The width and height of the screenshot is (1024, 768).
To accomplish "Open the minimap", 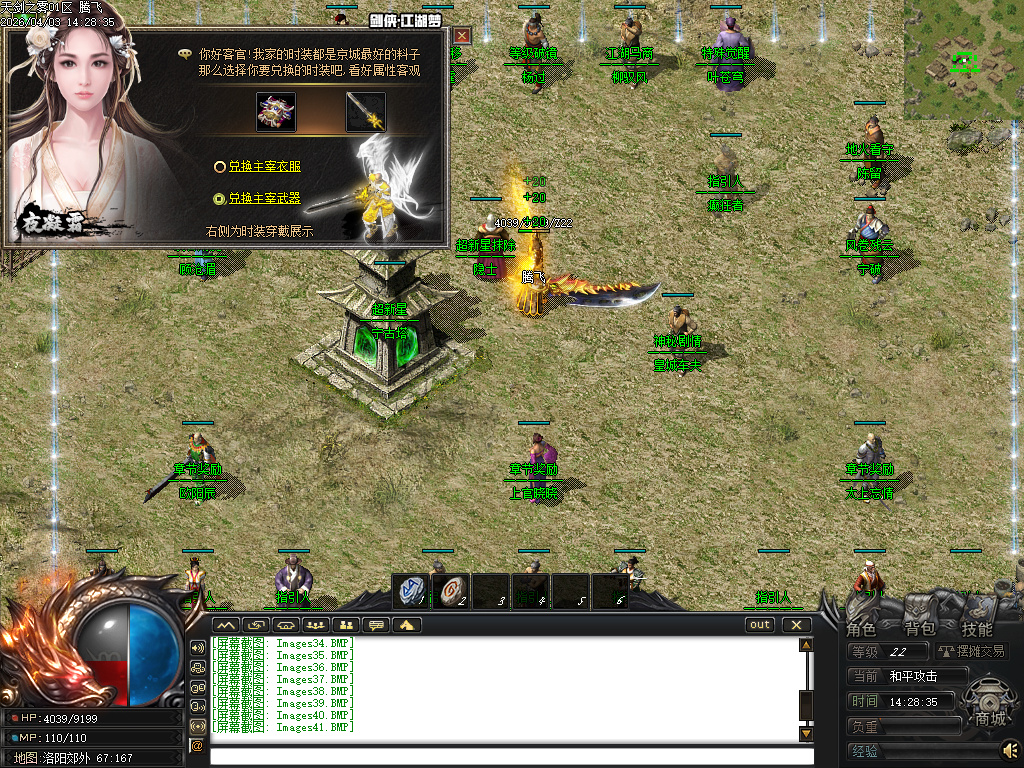I will pos(963,60).
